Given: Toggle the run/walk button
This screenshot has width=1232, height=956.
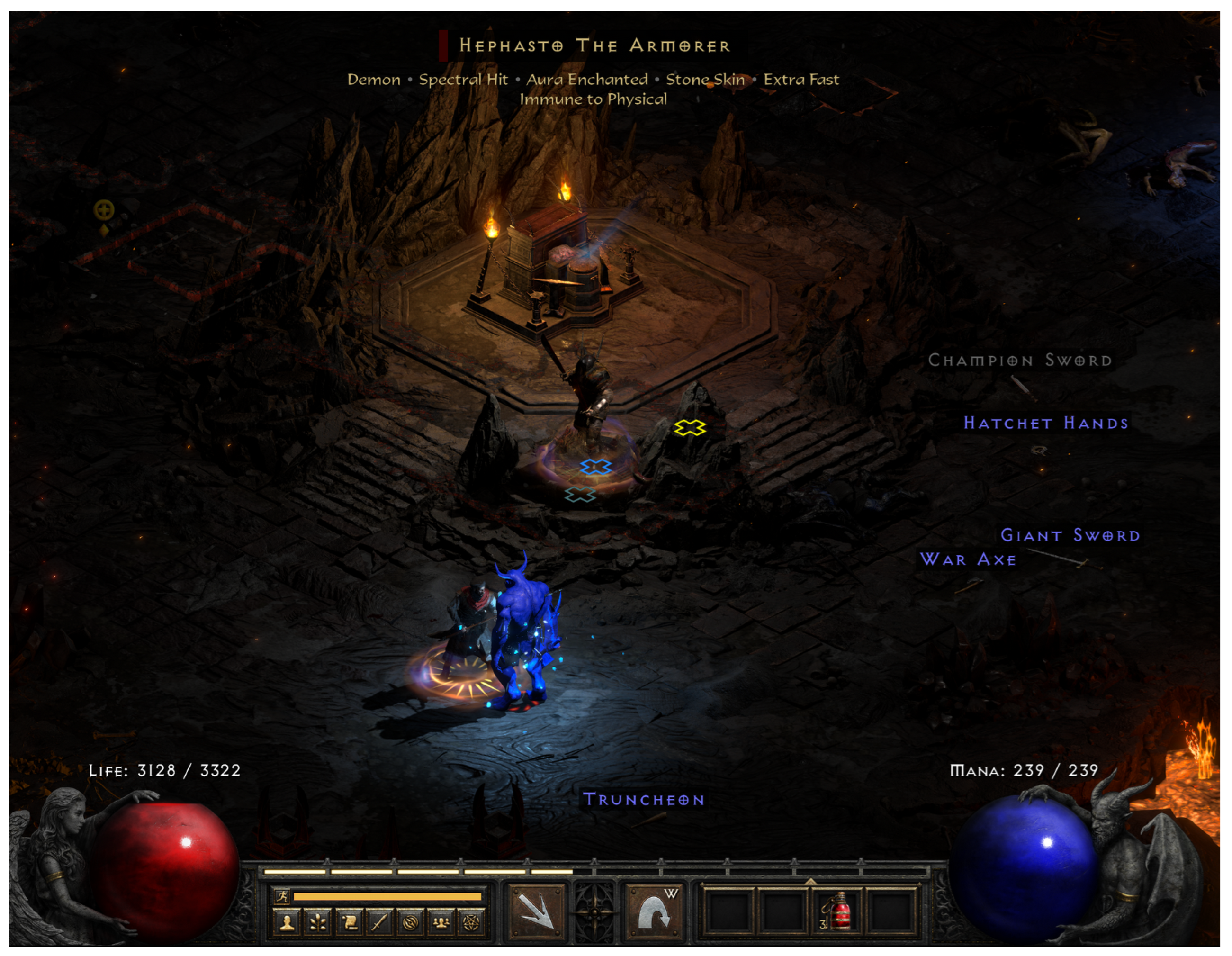Looking at the screenshot, I should pyautogui.click(x=282, y=896).
